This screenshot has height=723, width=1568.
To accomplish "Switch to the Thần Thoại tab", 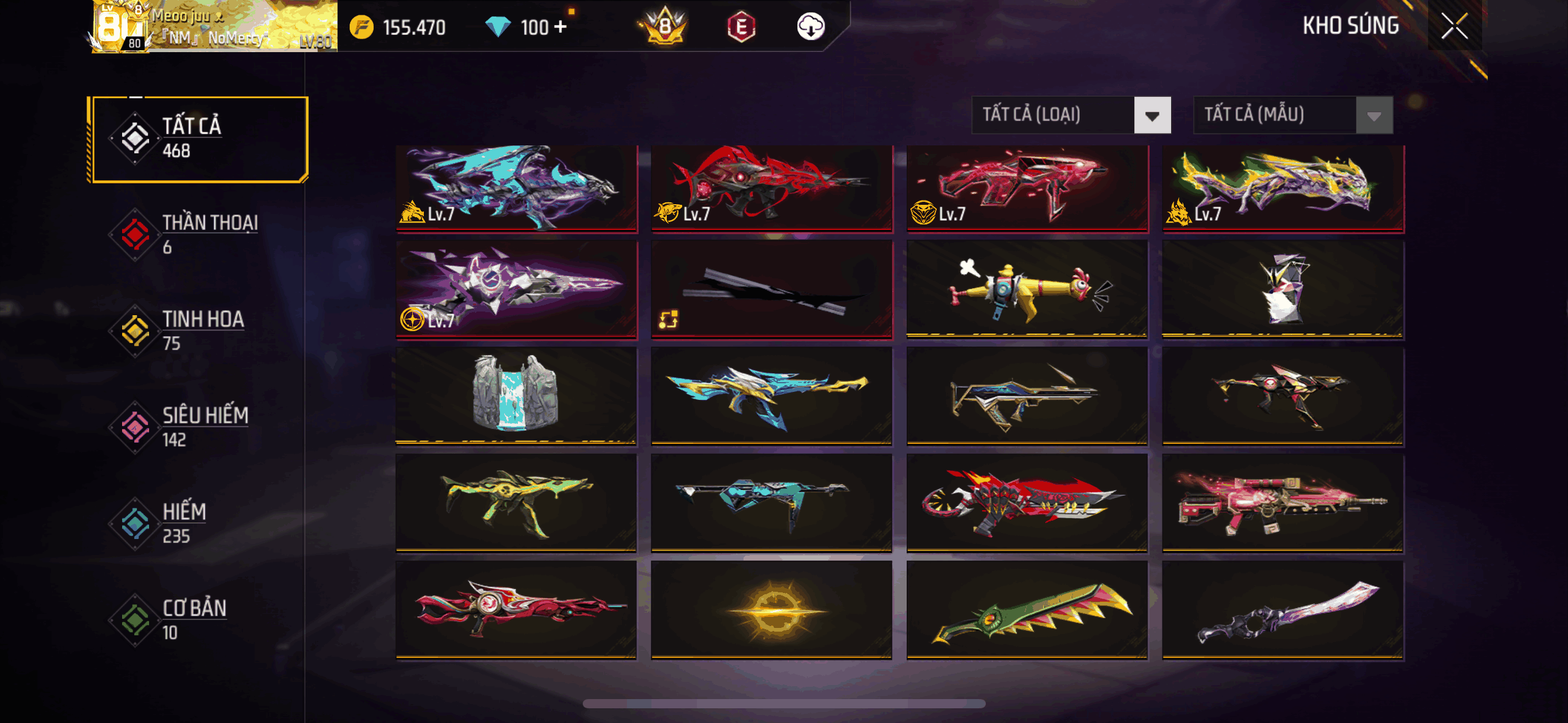I will (196, 234).
